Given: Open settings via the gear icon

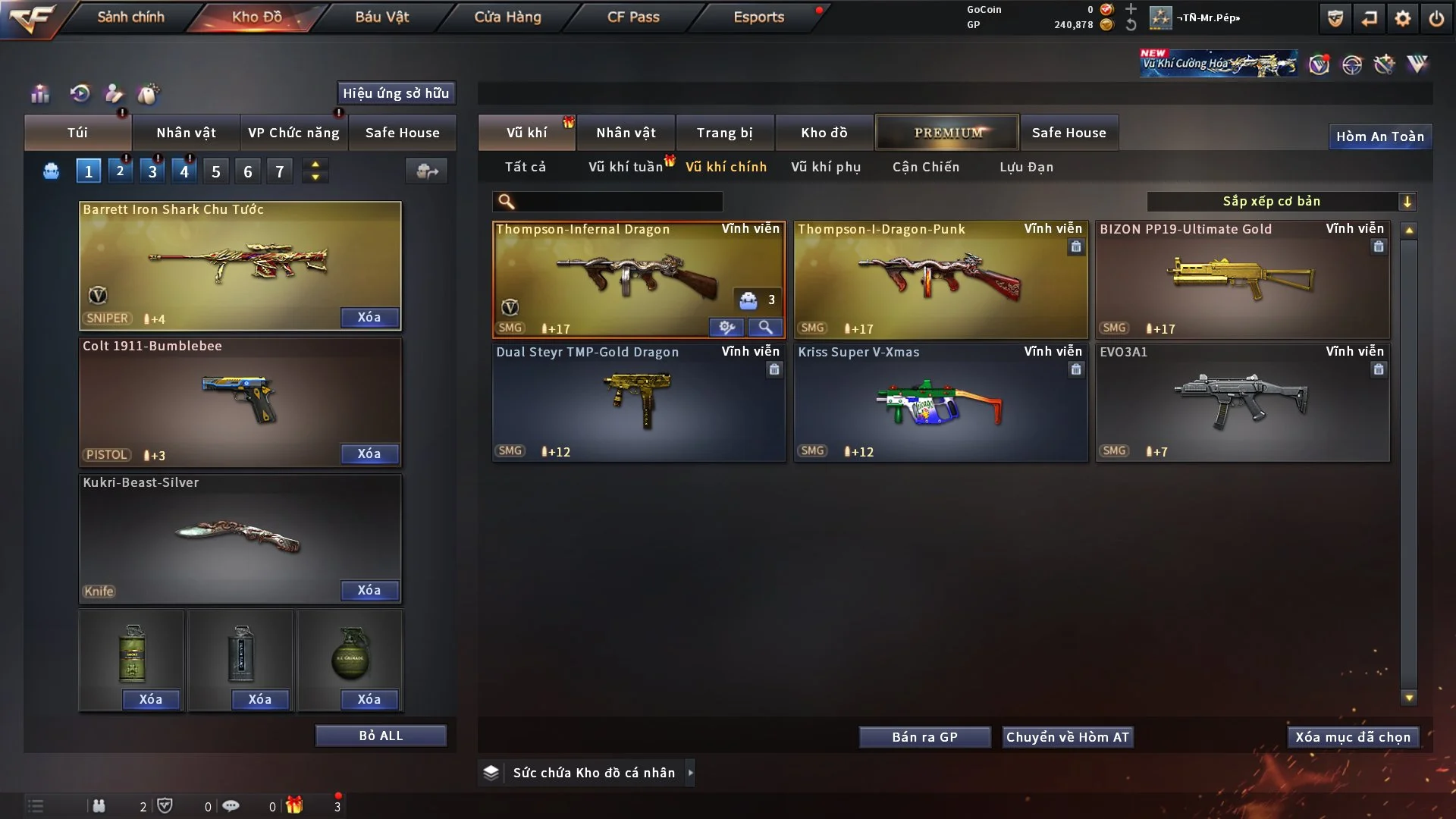Looking at the screenshot, I should pyautogui.click(x=1402, y=18).
